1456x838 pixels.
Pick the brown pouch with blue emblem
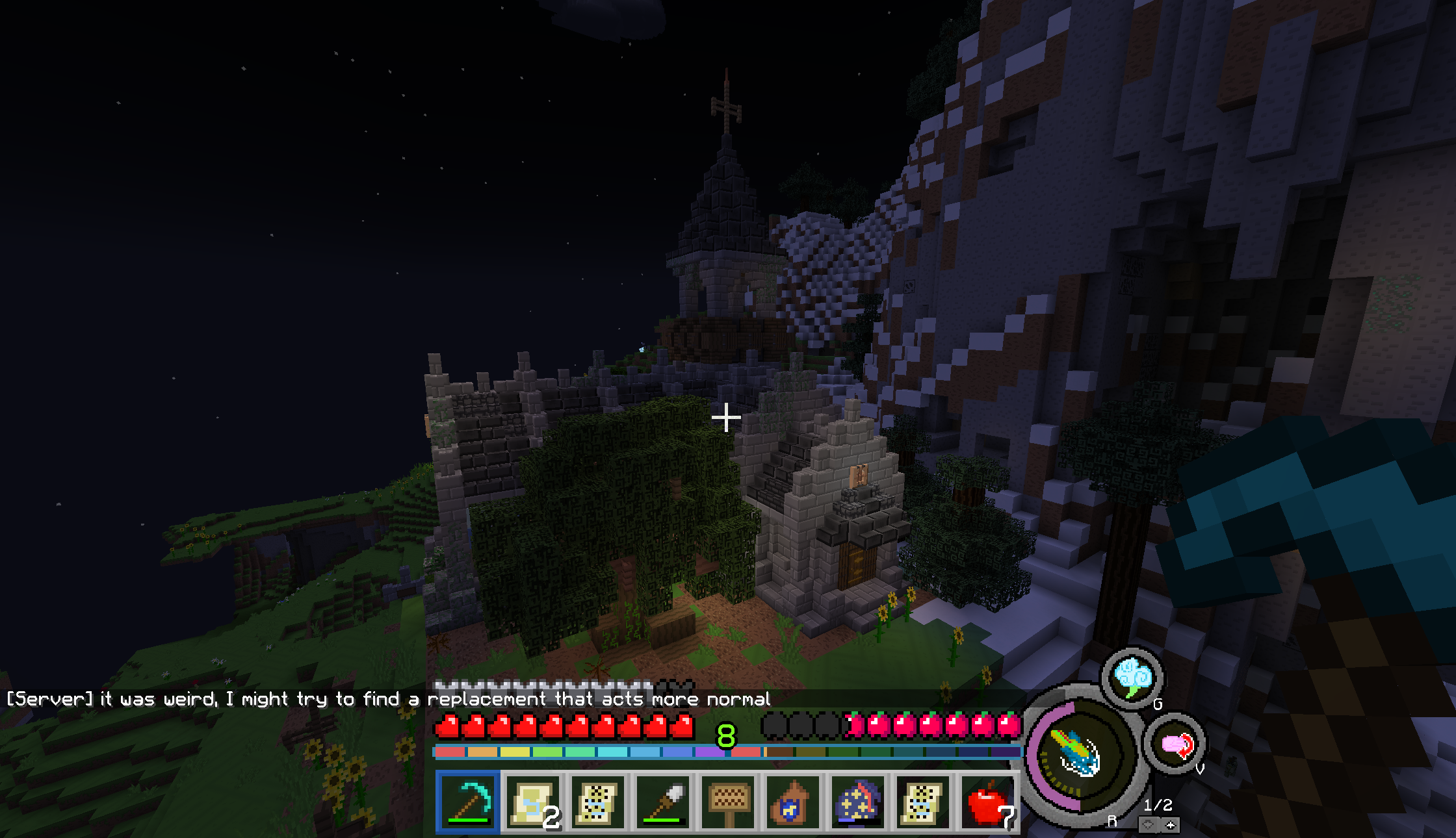pos(793,802)
